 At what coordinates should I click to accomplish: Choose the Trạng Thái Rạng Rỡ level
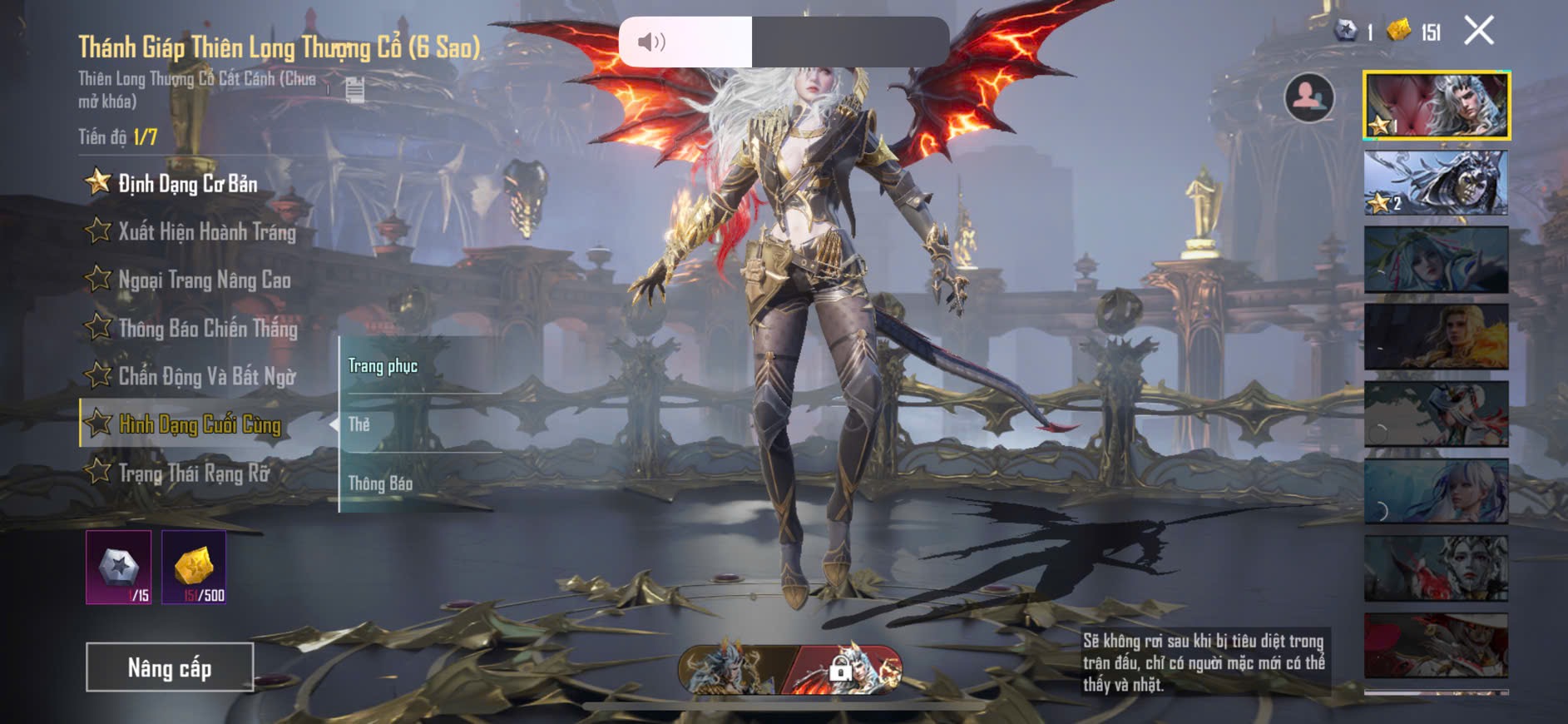coord(194,474)
